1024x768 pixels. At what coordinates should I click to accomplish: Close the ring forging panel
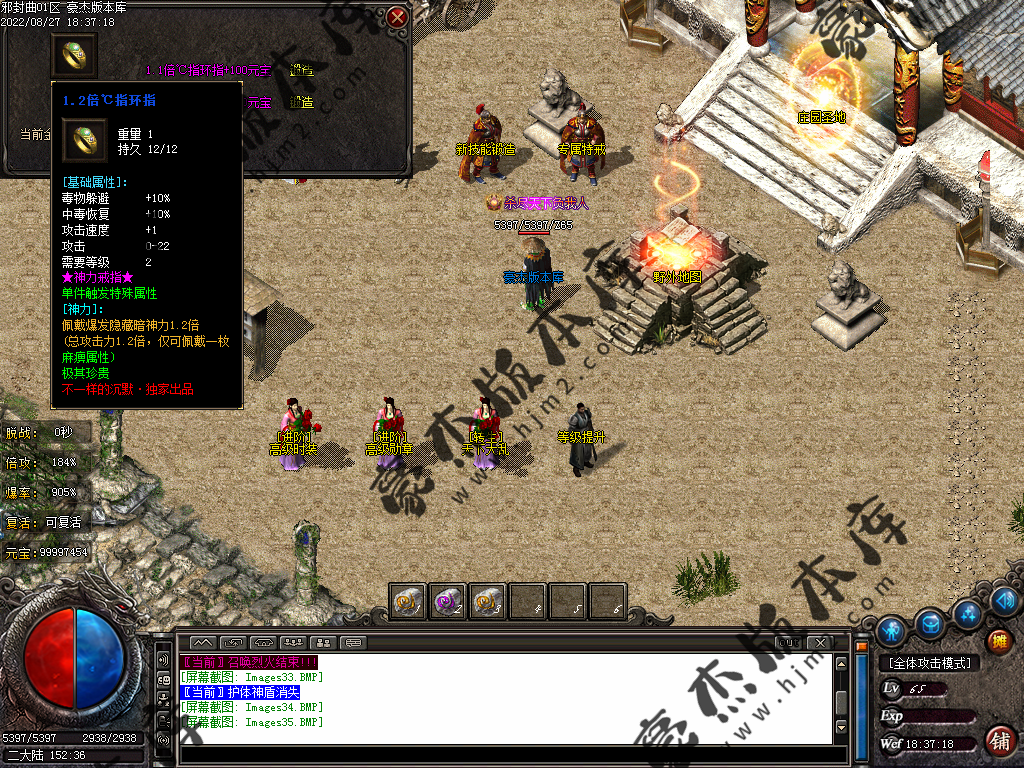[x=397, y=18]
